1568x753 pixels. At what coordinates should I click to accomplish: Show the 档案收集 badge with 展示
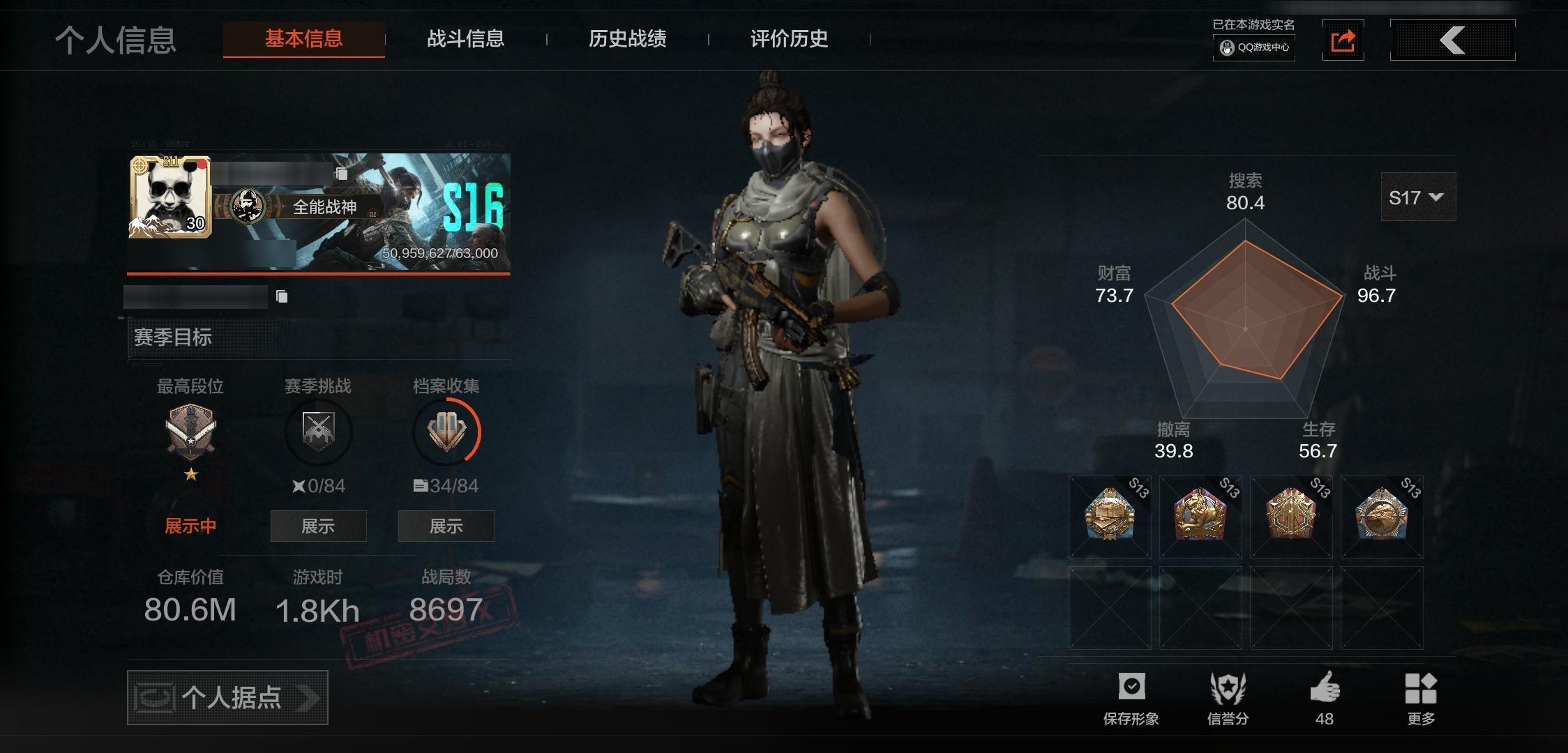[x=446, y=526]
